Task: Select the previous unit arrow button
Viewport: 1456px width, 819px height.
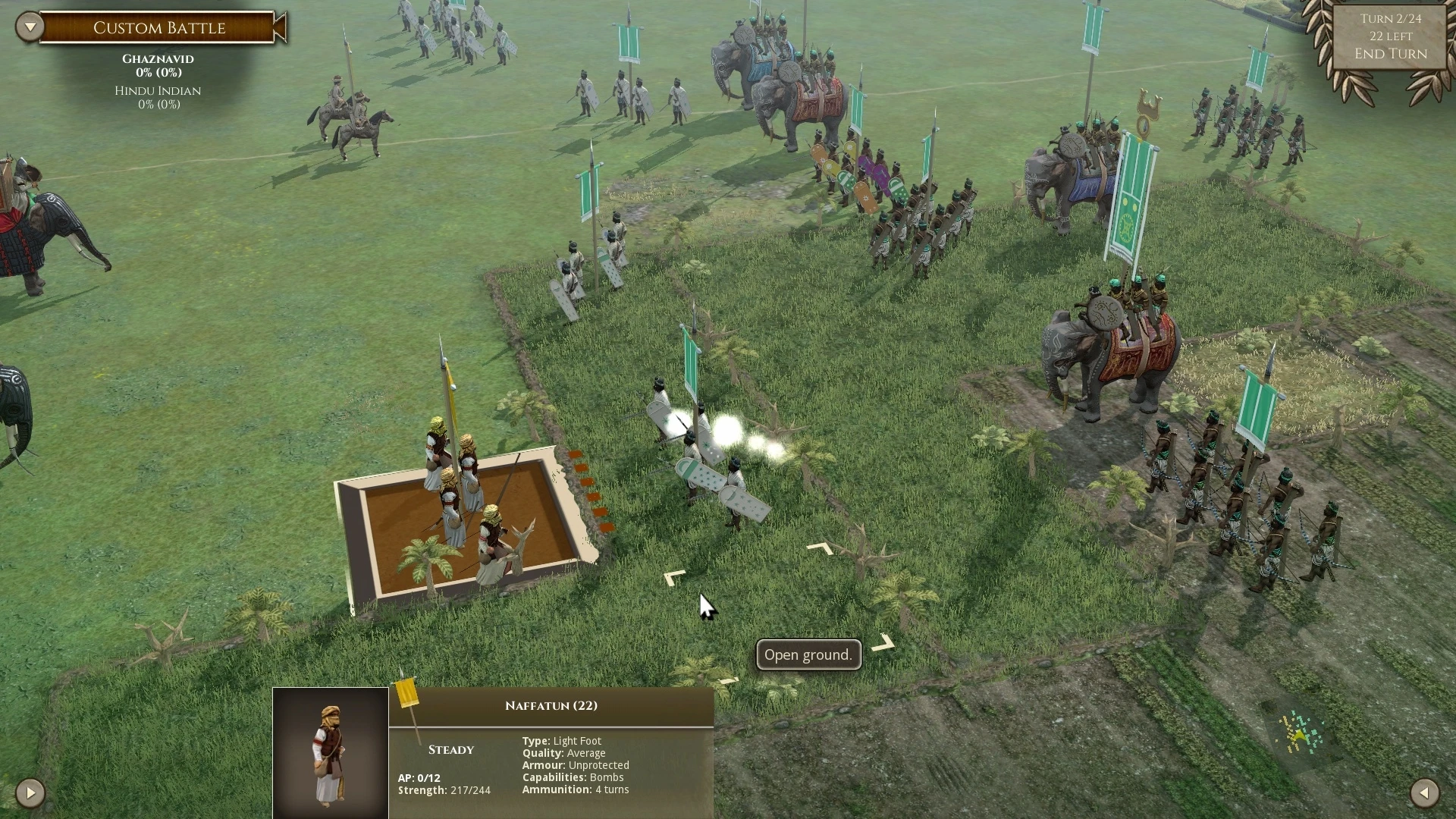Action: (x=30, y=793)
